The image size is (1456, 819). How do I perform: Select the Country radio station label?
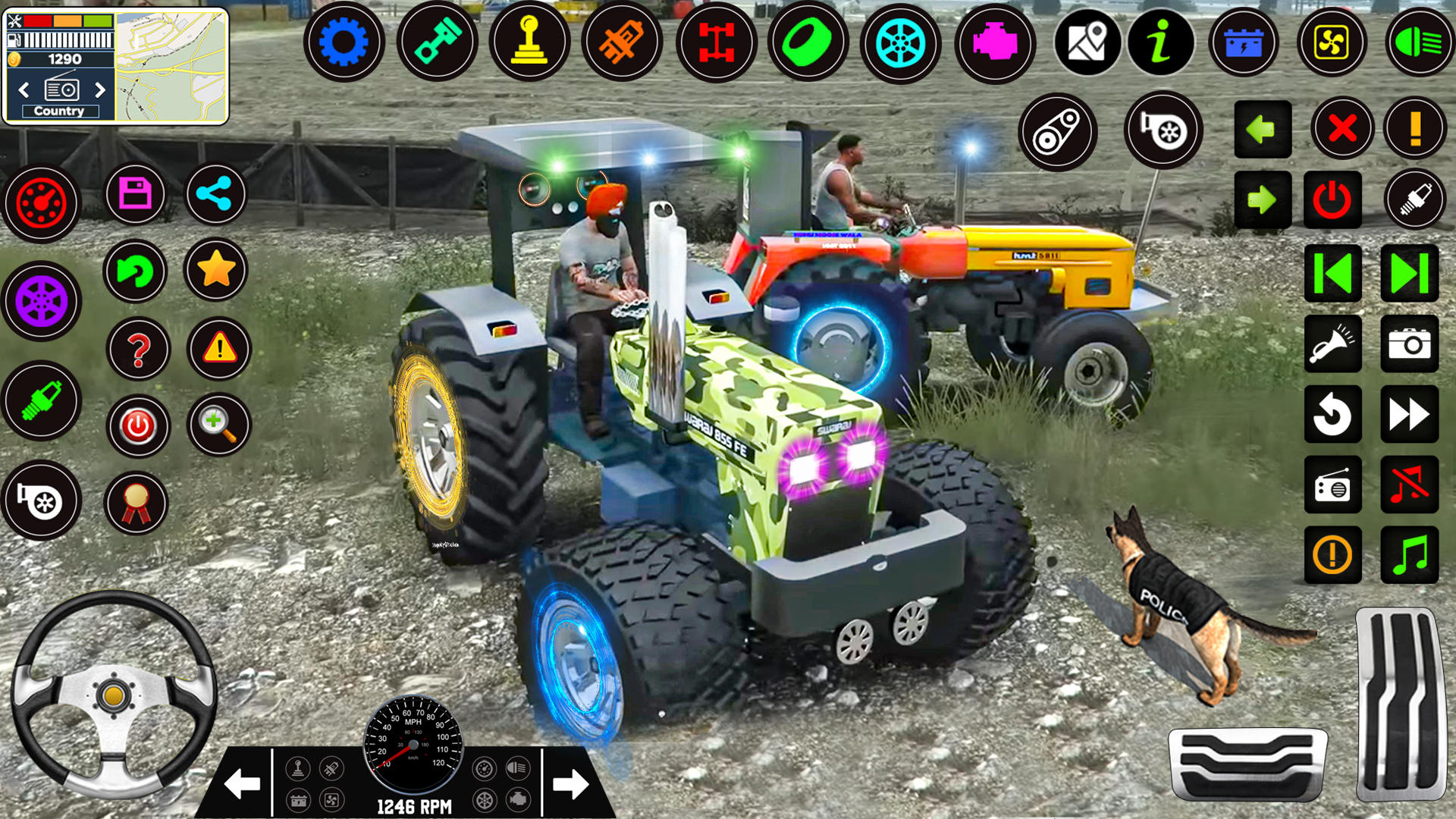[61, 111]
